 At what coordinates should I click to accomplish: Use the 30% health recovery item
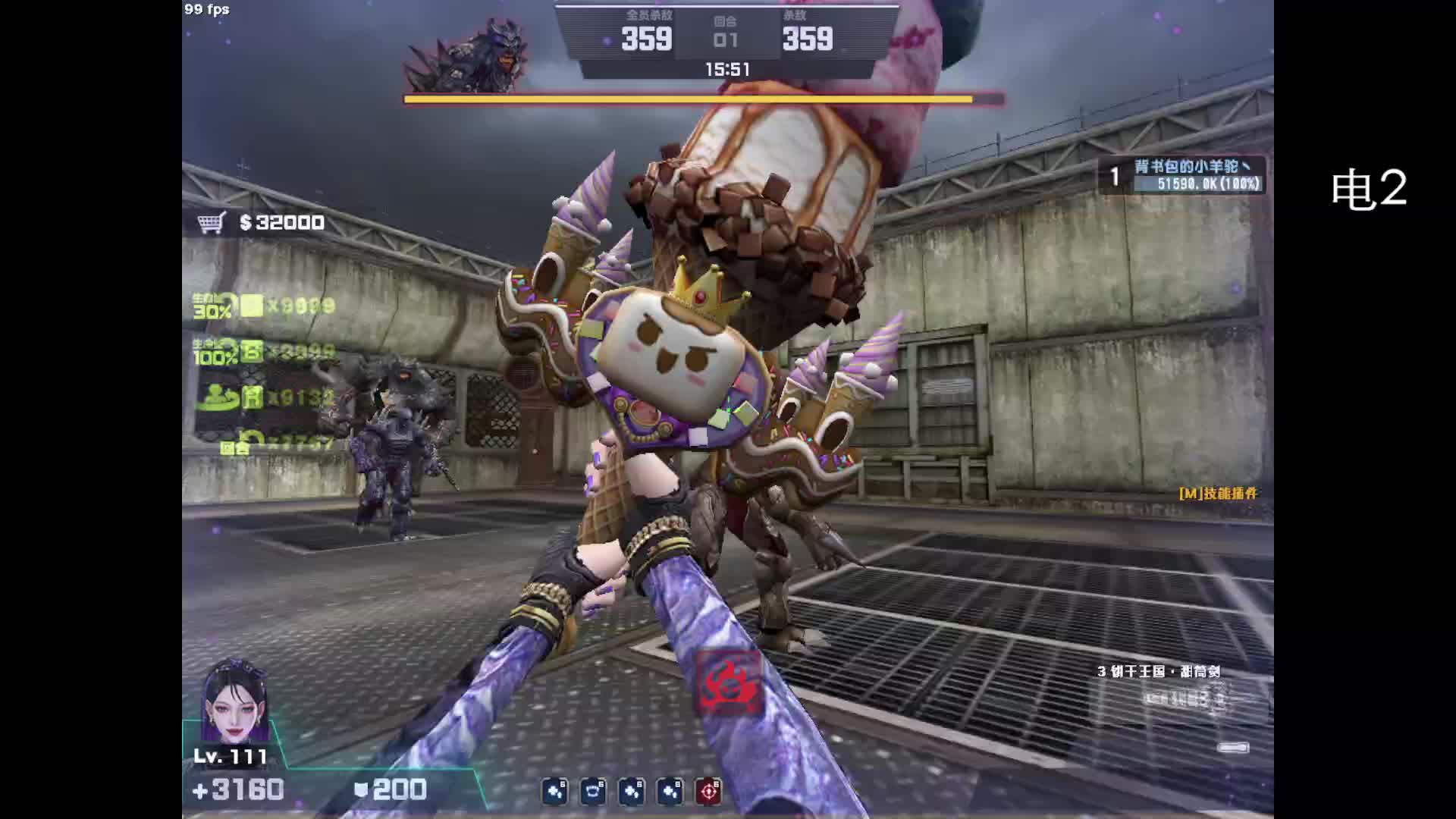pyautogui.click(x=251, y=306)
